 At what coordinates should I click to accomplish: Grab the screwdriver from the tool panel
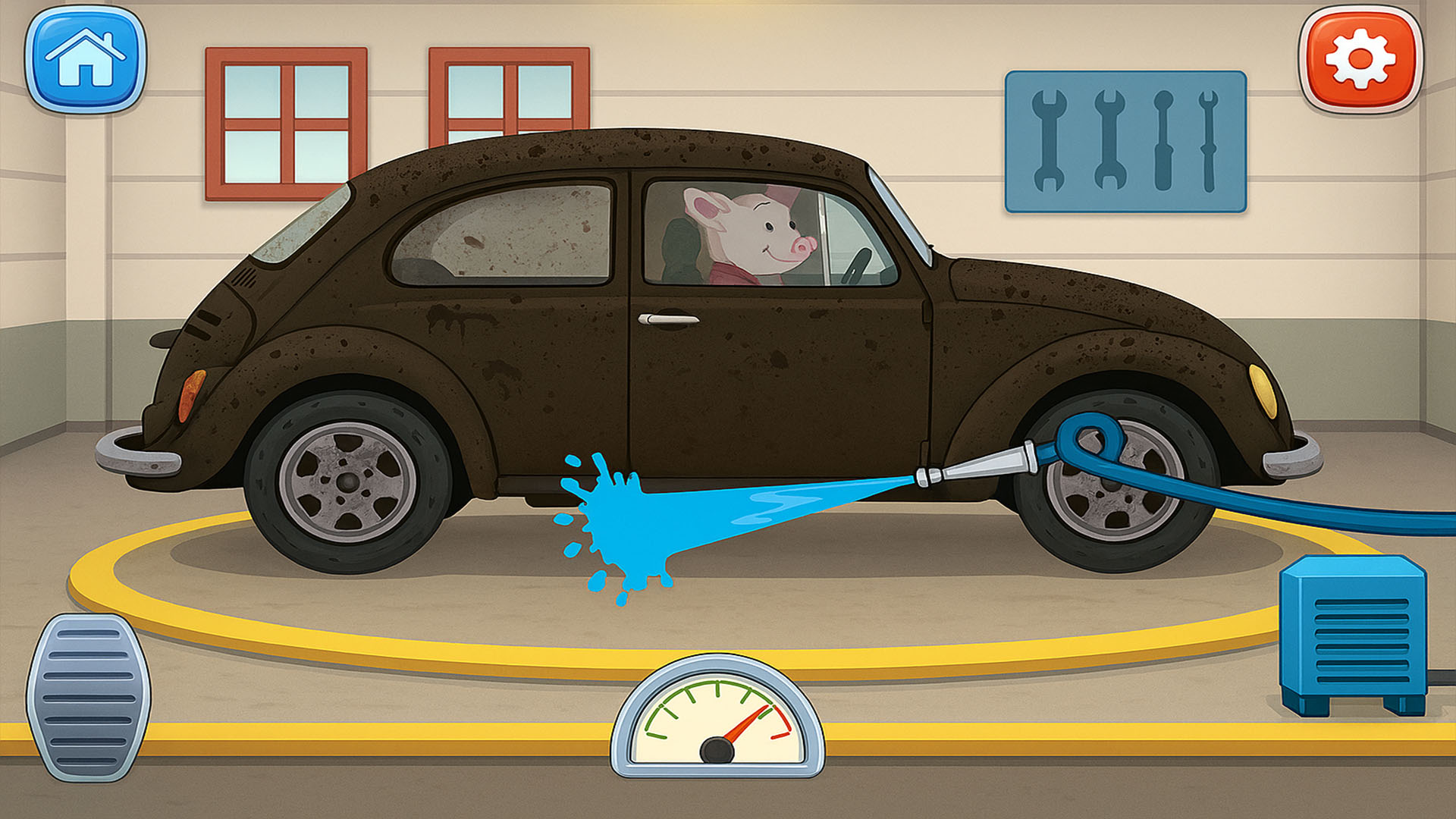[1166, 140]
